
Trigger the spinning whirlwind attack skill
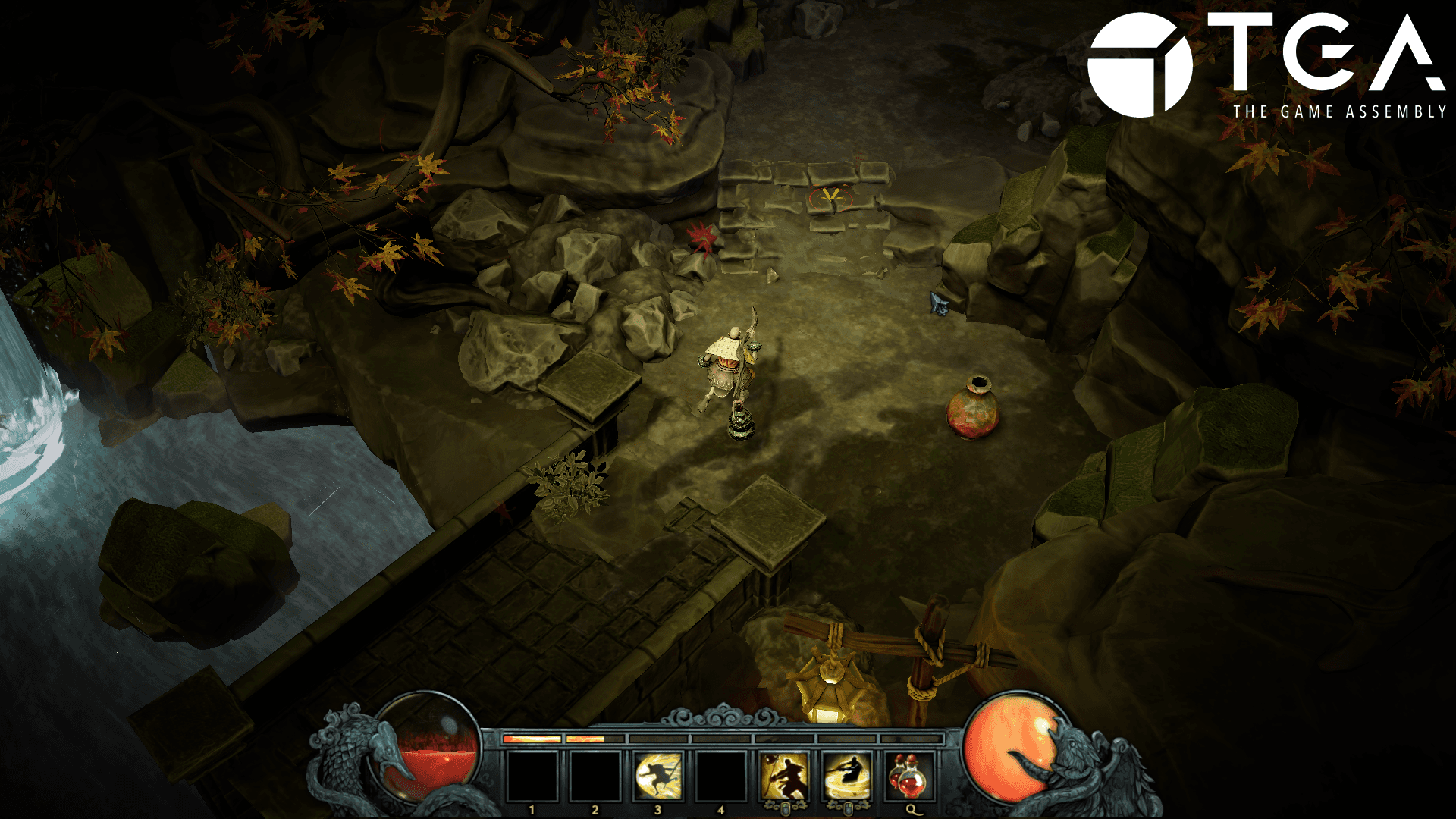(847, 776)
